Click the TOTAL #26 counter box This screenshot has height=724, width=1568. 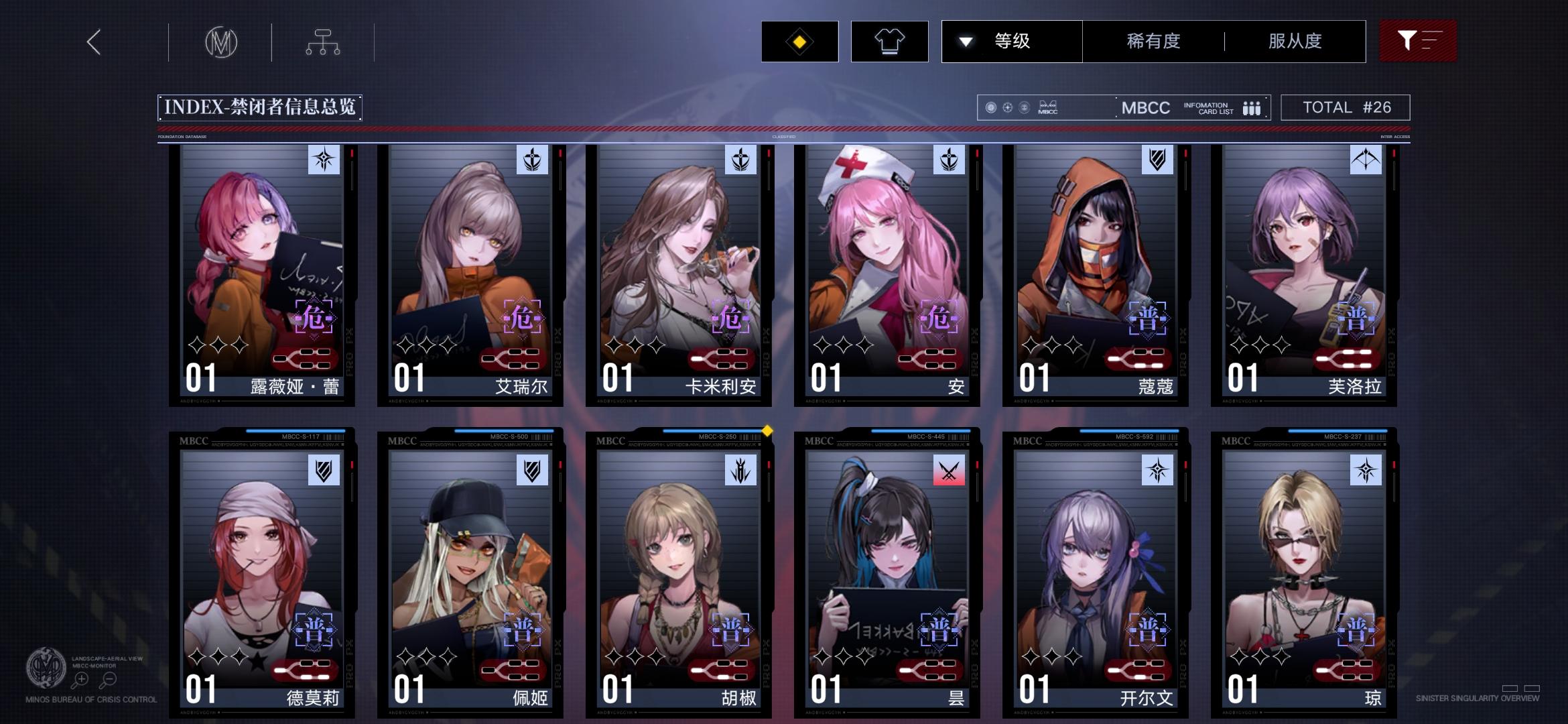[1345, 107]
